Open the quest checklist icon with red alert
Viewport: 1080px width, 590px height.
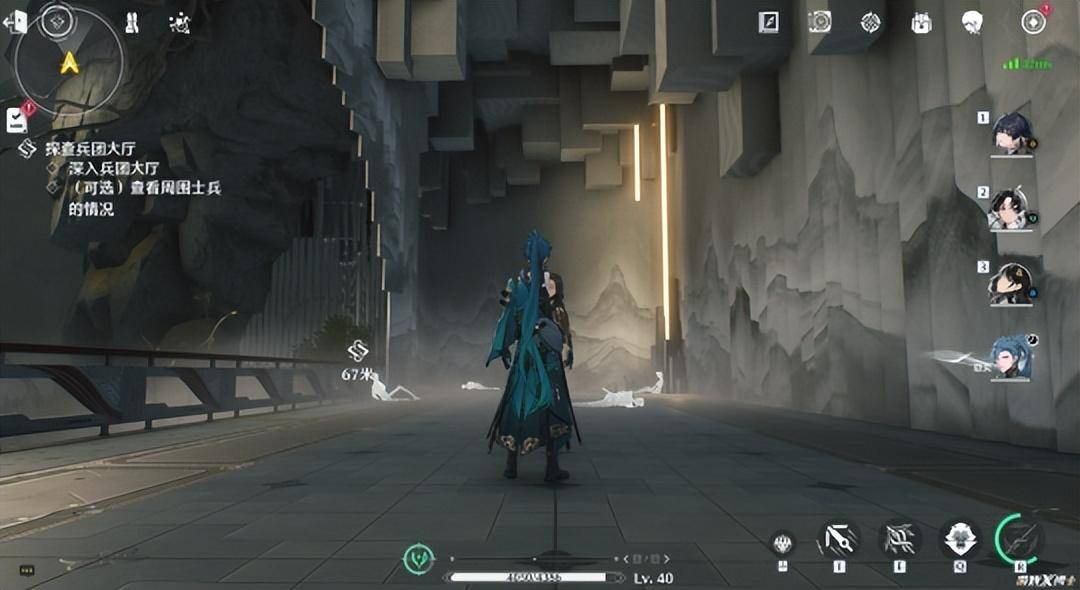coord(17,119)
